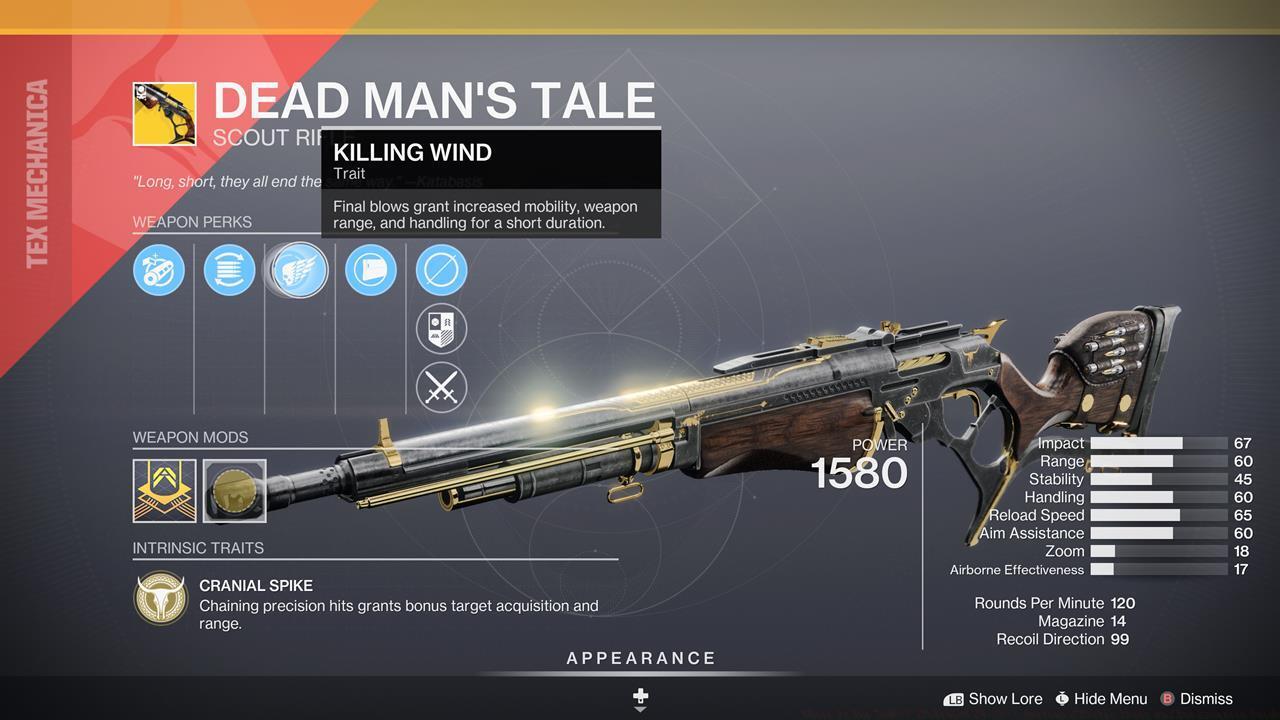The width and height of the screenshot is (1280, 720).
Task: Click the Dead Man's Tale weapon thumbnail
Action: (x=164, y=114)
